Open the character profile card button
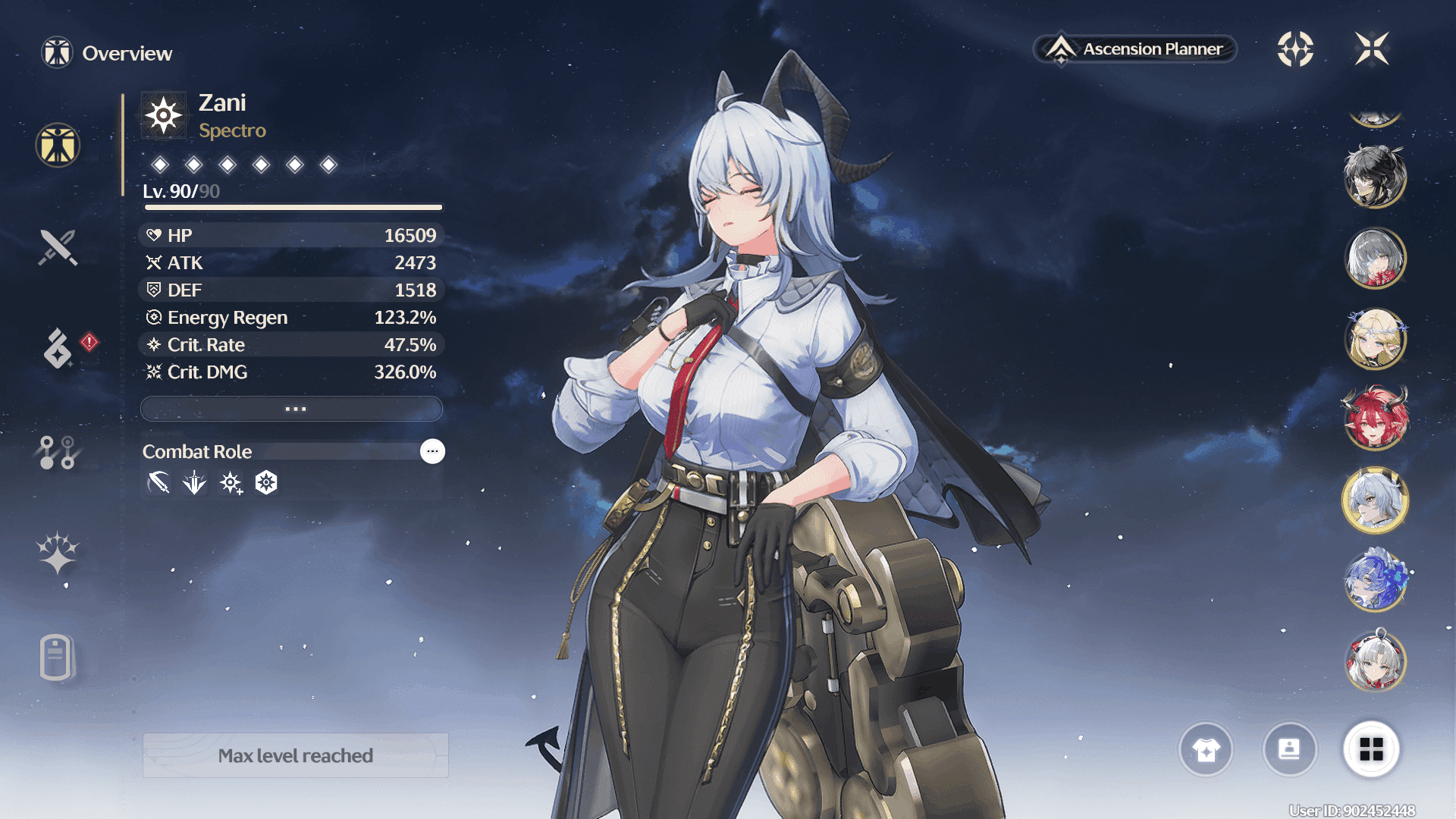 click(x=1289, y=749)
